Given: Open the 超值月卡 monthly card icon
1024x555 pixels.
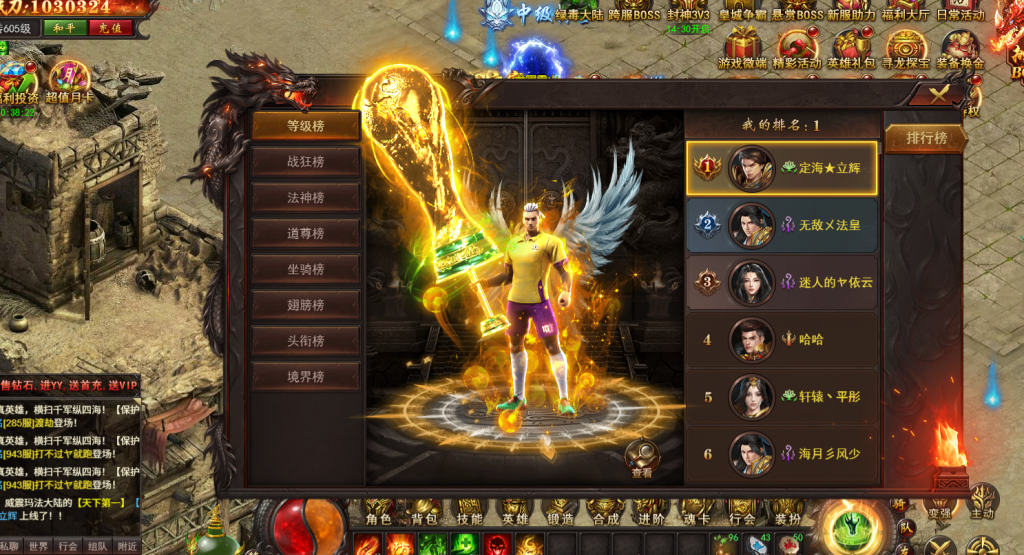Looking at the screenshot, I should point(68,80).
